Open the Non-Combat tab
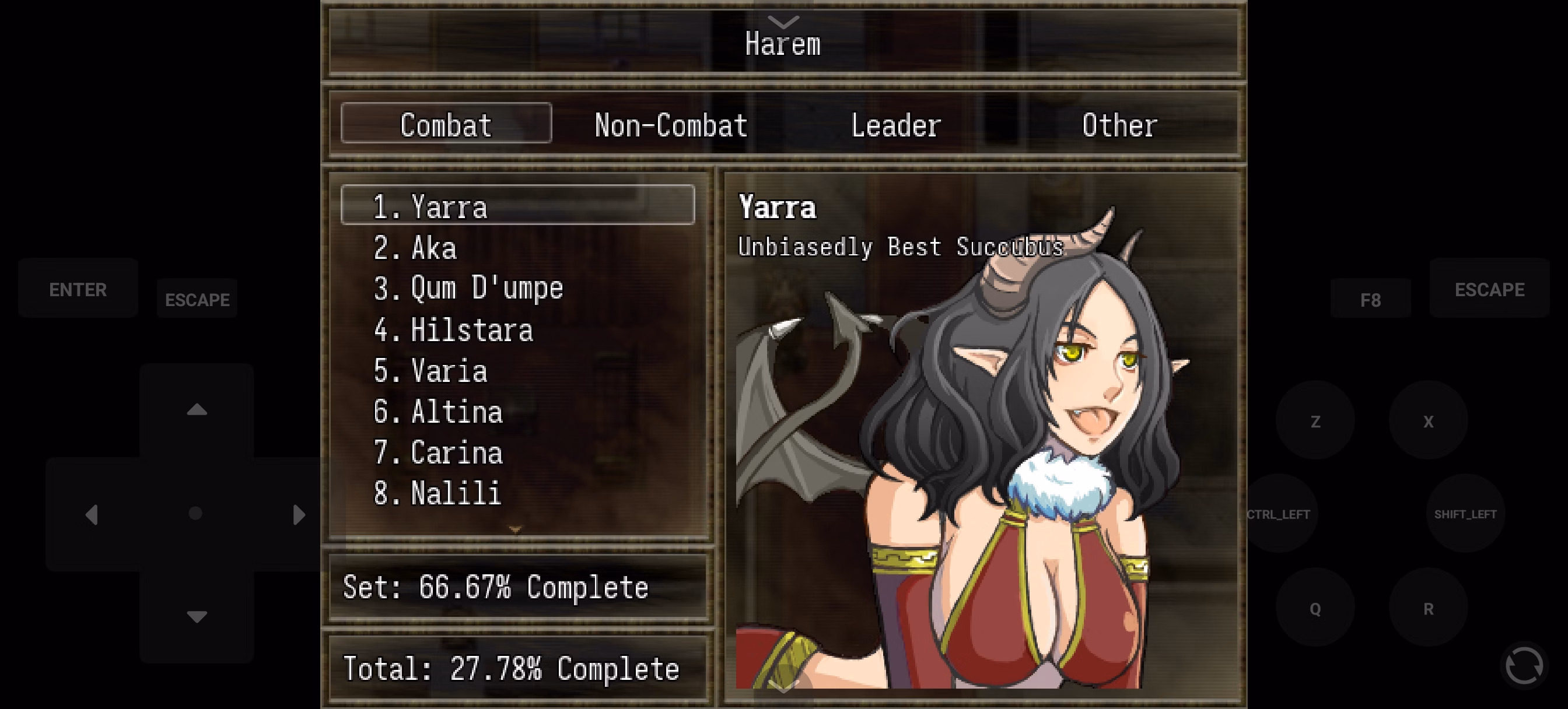The image size is (1568, 709). click(x=671, y=124)
